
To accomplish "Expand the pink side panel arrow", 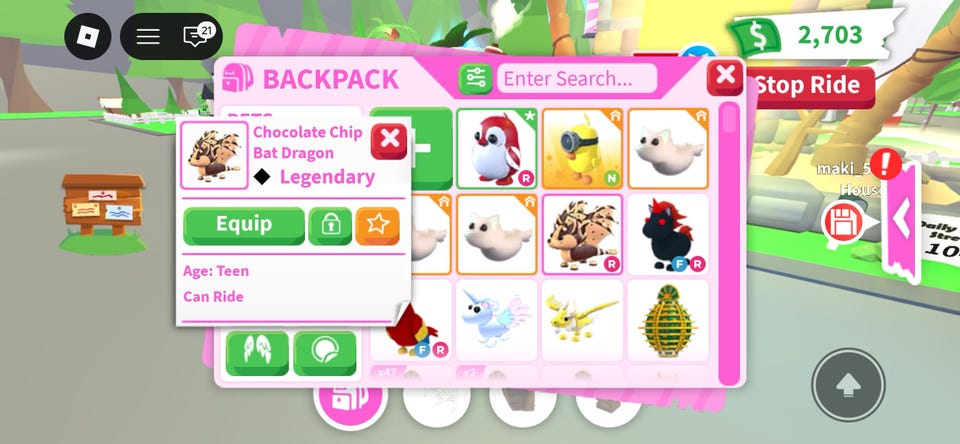I will (902, 220).
